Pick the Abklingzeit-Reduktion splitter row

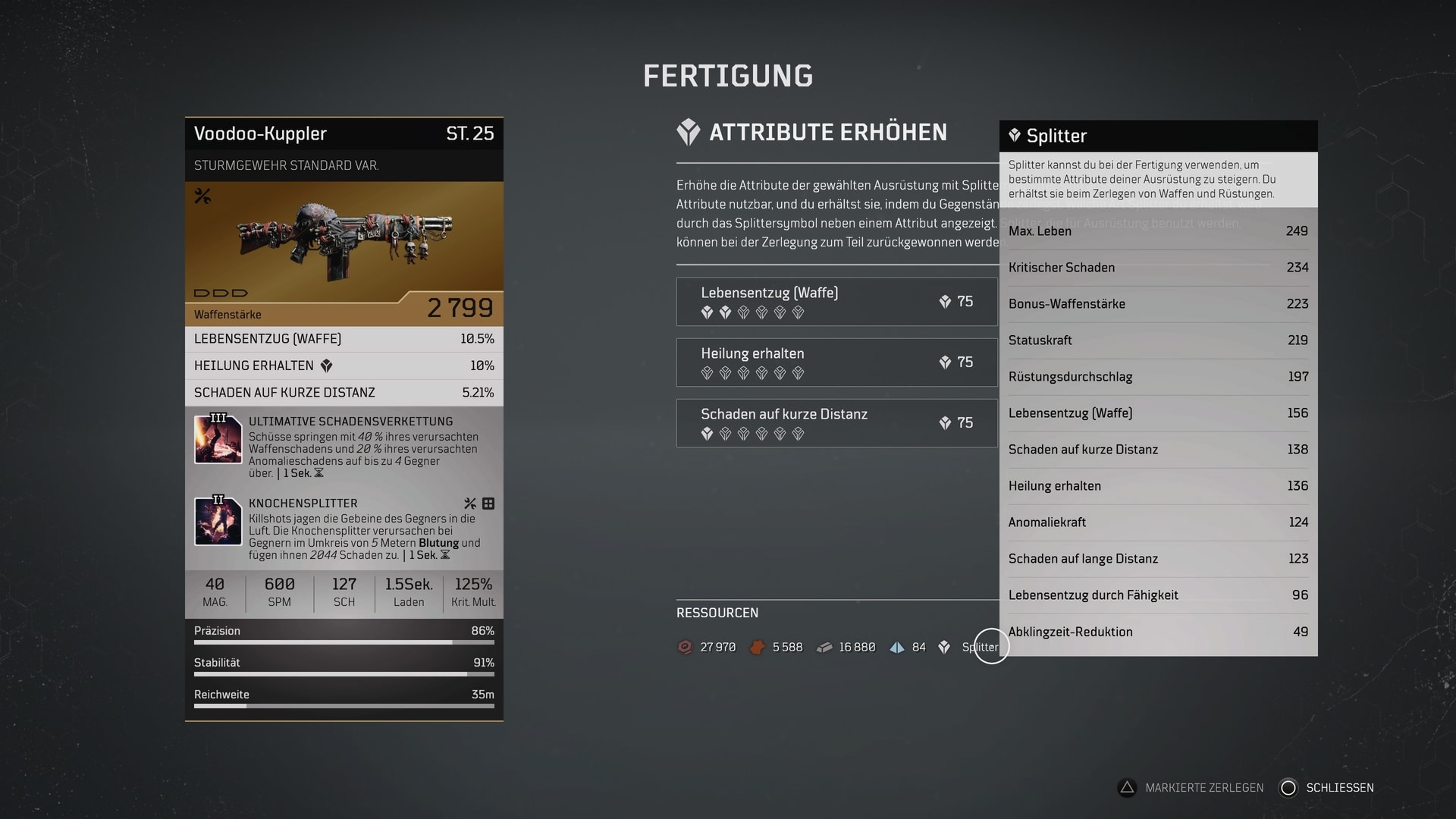[x=1158, y=632]
